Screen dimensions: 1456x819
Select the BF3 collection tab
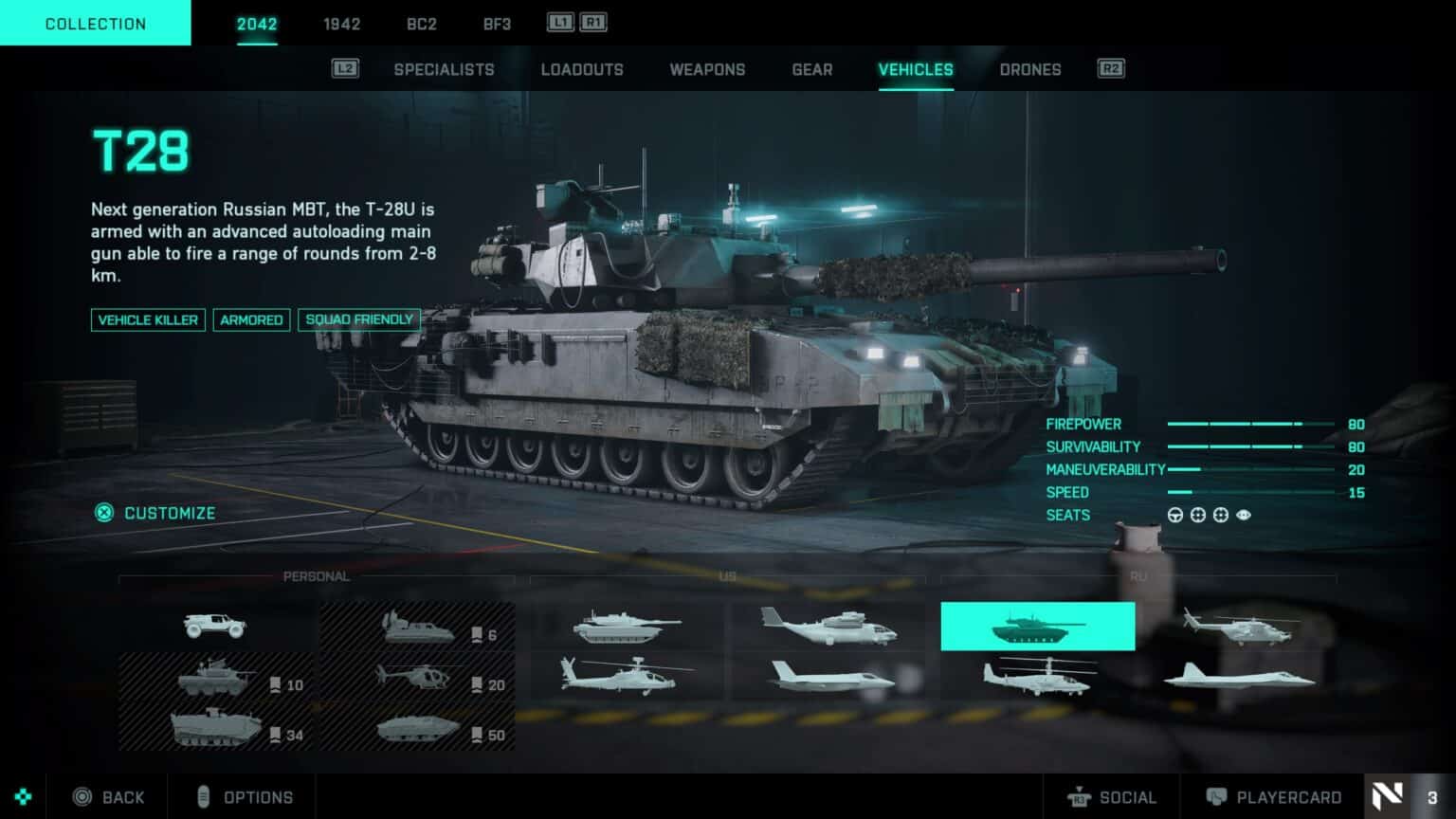tap(497, 24)
